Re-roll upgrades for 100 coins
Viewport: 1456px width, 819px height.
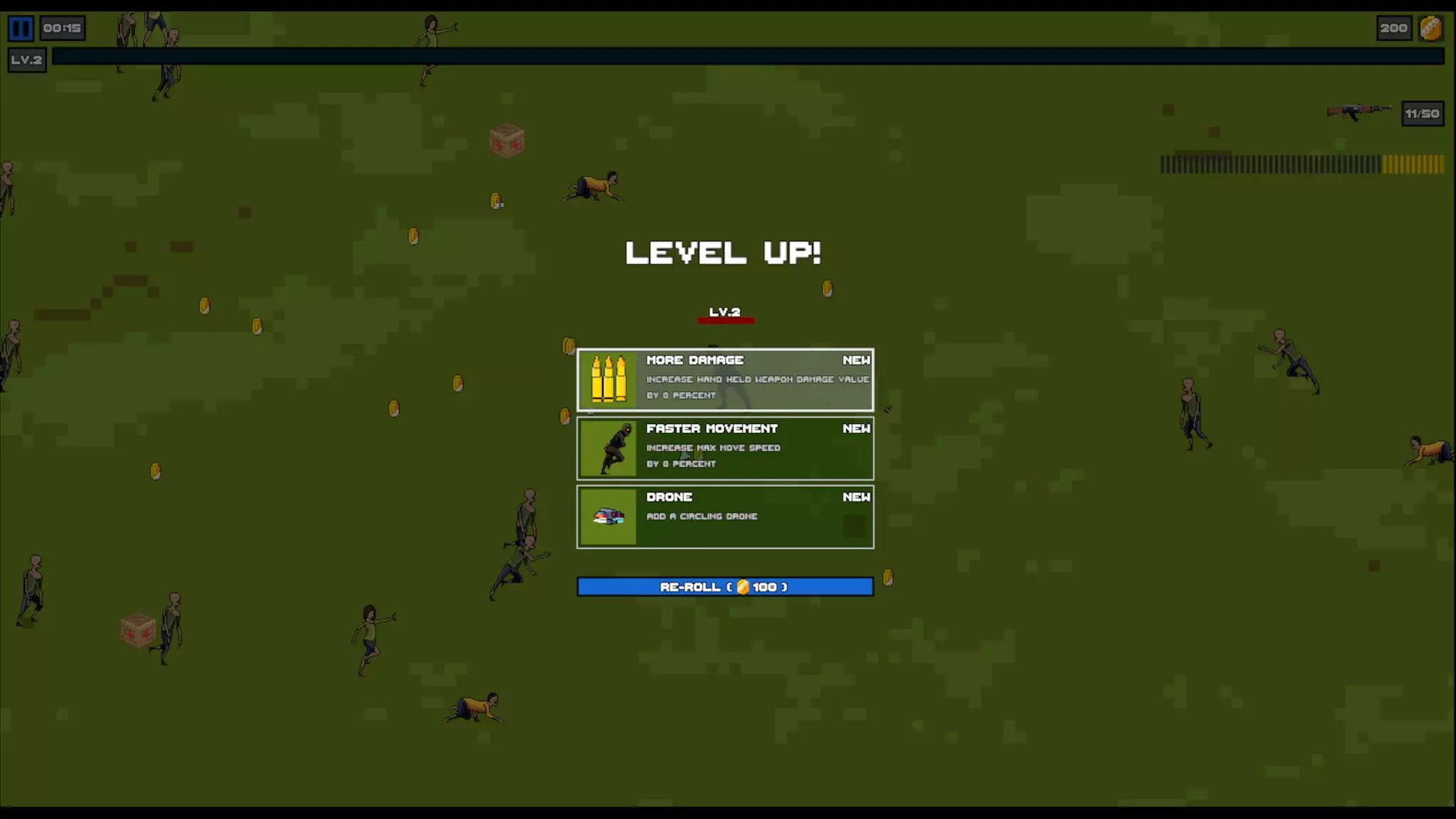coord(725,587)
